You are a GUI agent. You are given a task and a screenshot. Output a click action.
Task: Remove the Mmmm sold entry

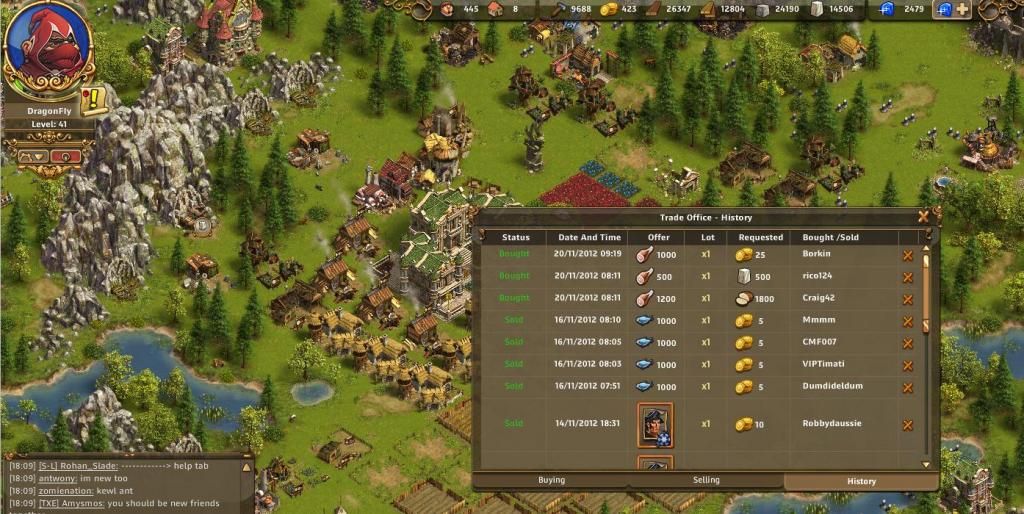(908, 321)
